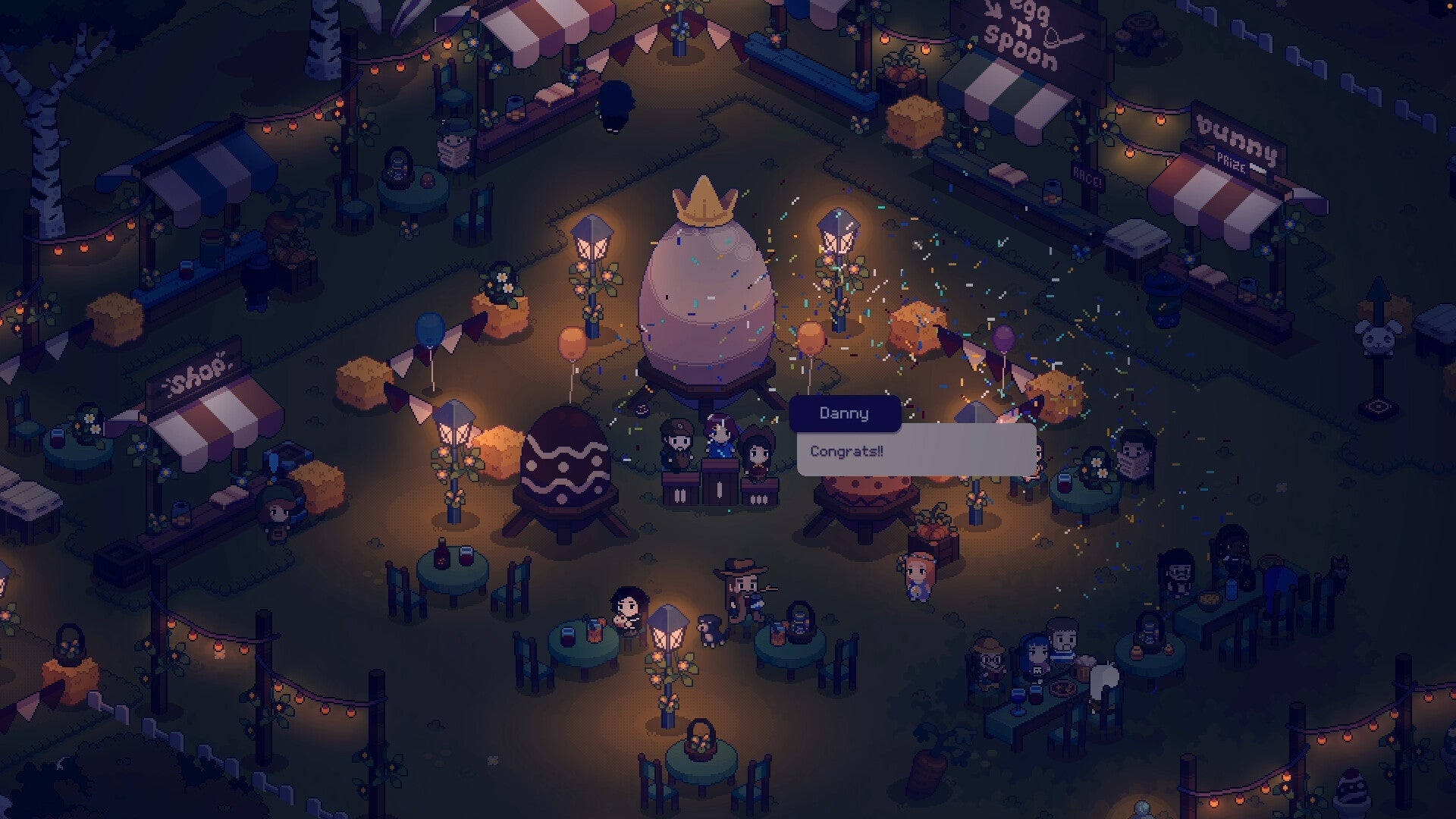1456x819 pixels.
Task: Click the 'RACE!' directional sign
Action: coord(1087,176)
